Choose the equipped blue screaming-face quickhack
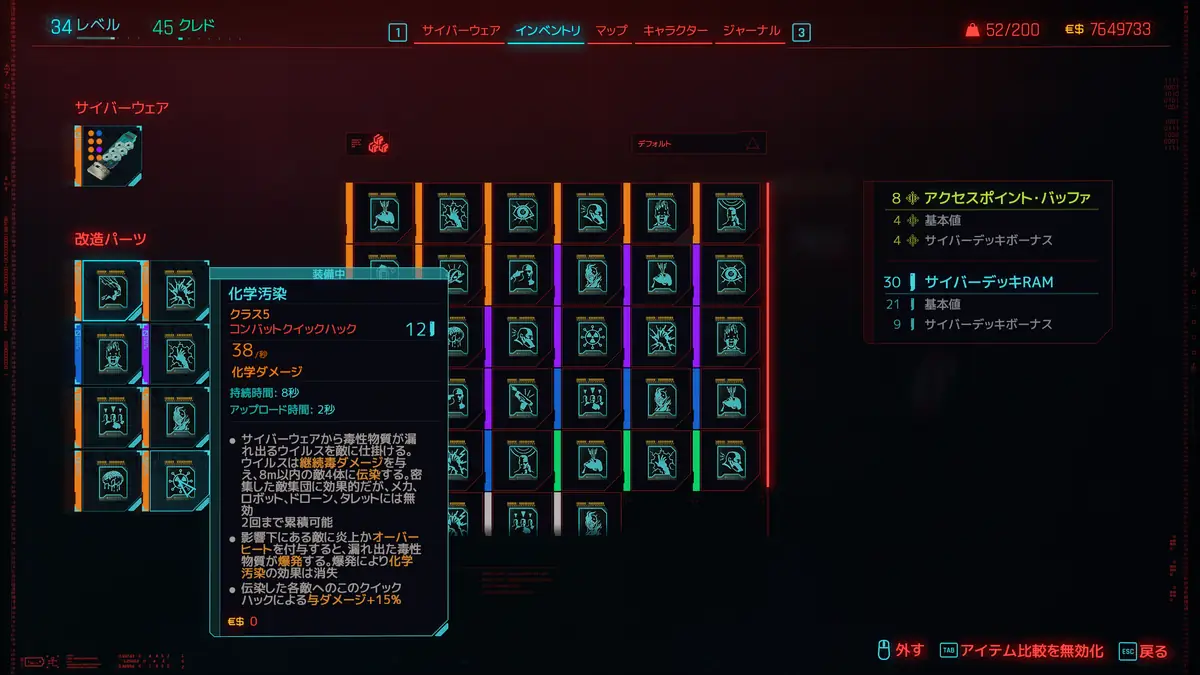The width and height of the screenshot is (1200, 675). pos(110,352)
